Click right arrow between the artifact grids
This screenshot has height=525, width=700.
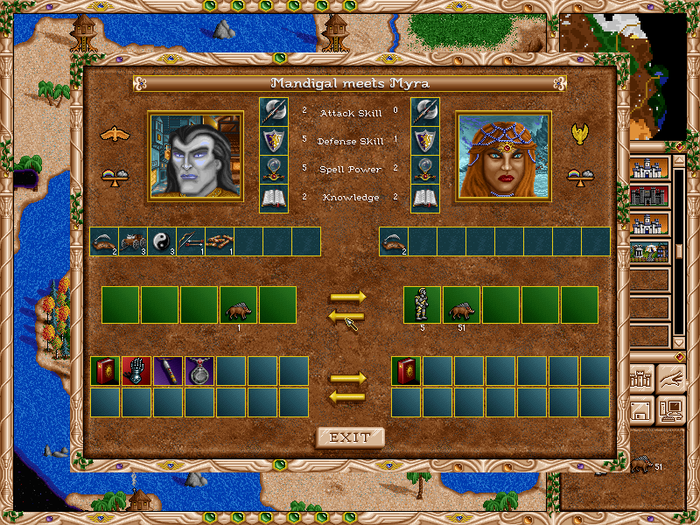(x=347, y=378)
